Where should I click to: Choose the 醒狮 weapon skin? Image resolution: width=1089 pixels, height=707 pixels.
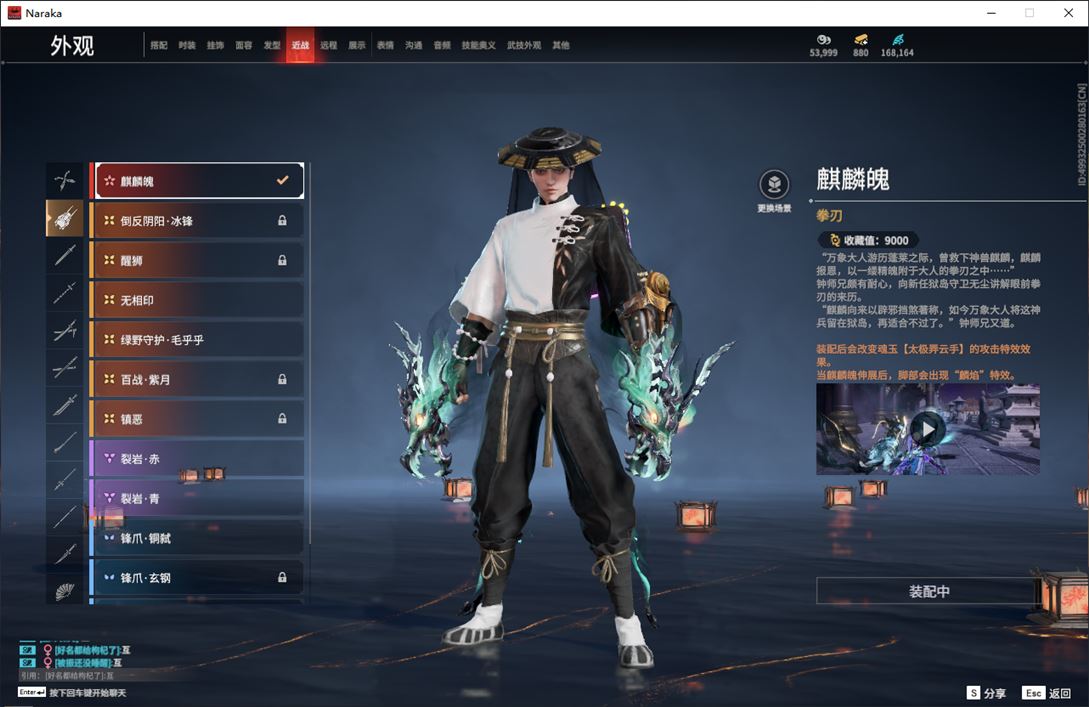coord(198,260)
